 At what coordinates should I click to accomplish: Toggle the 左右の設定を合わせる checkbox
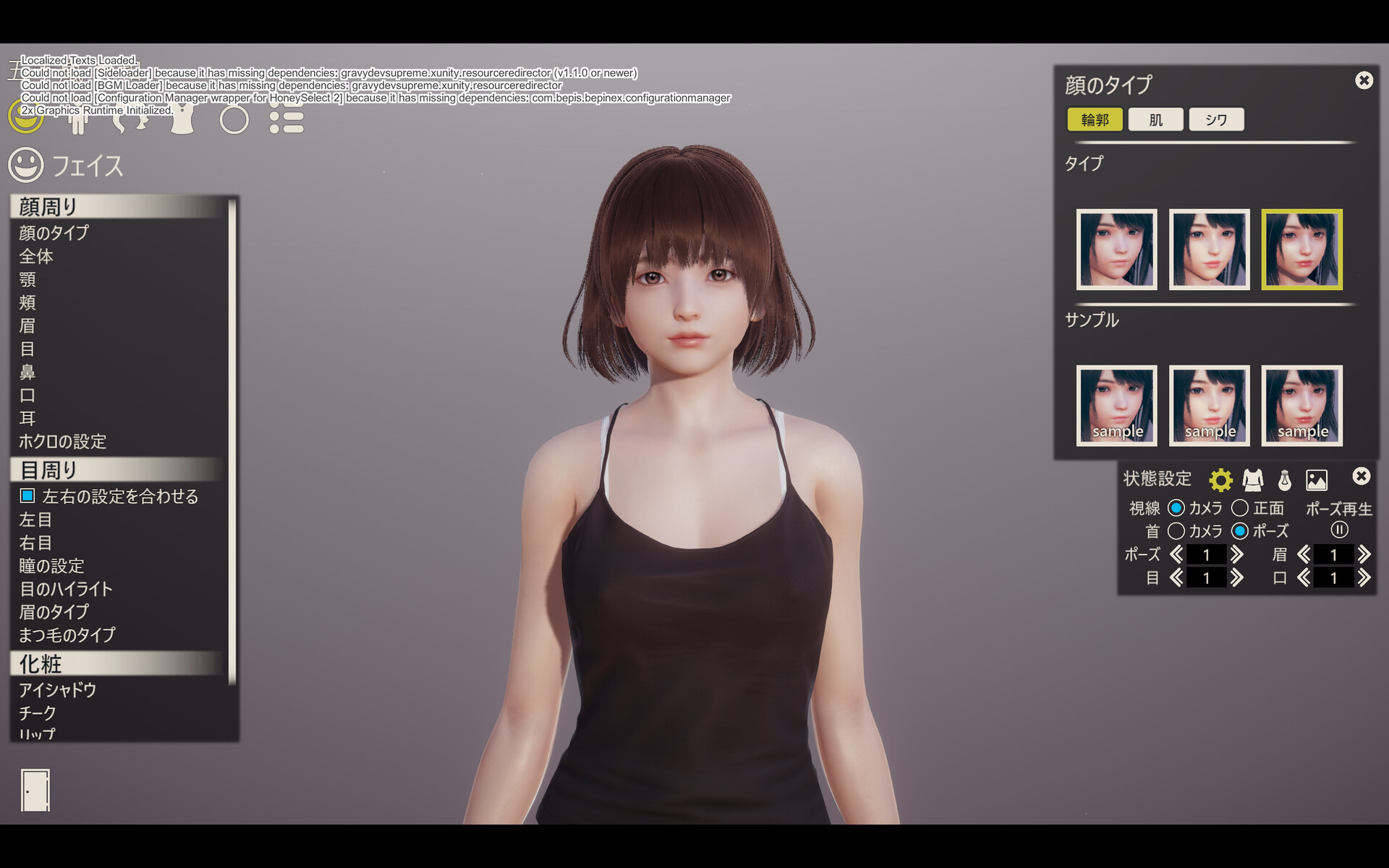click(x=27, y=496)
